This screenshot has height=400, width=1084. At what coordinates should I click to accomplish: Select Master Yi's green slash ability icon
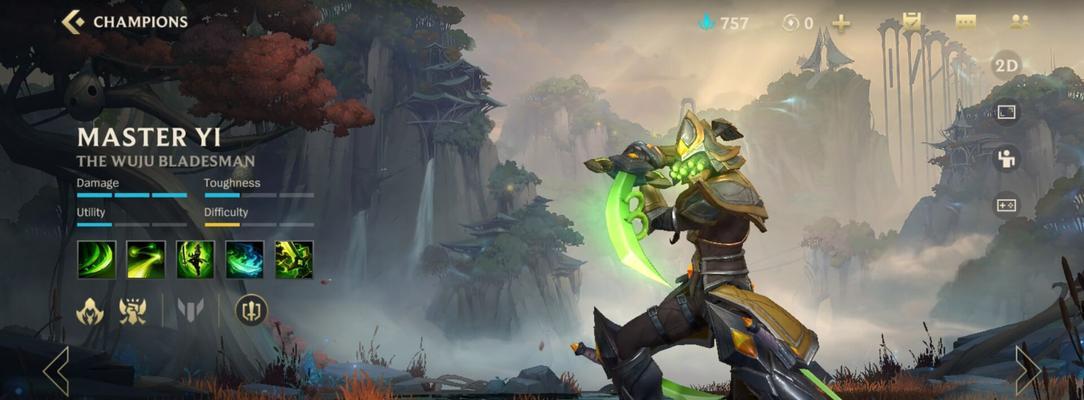click(97, 259)
